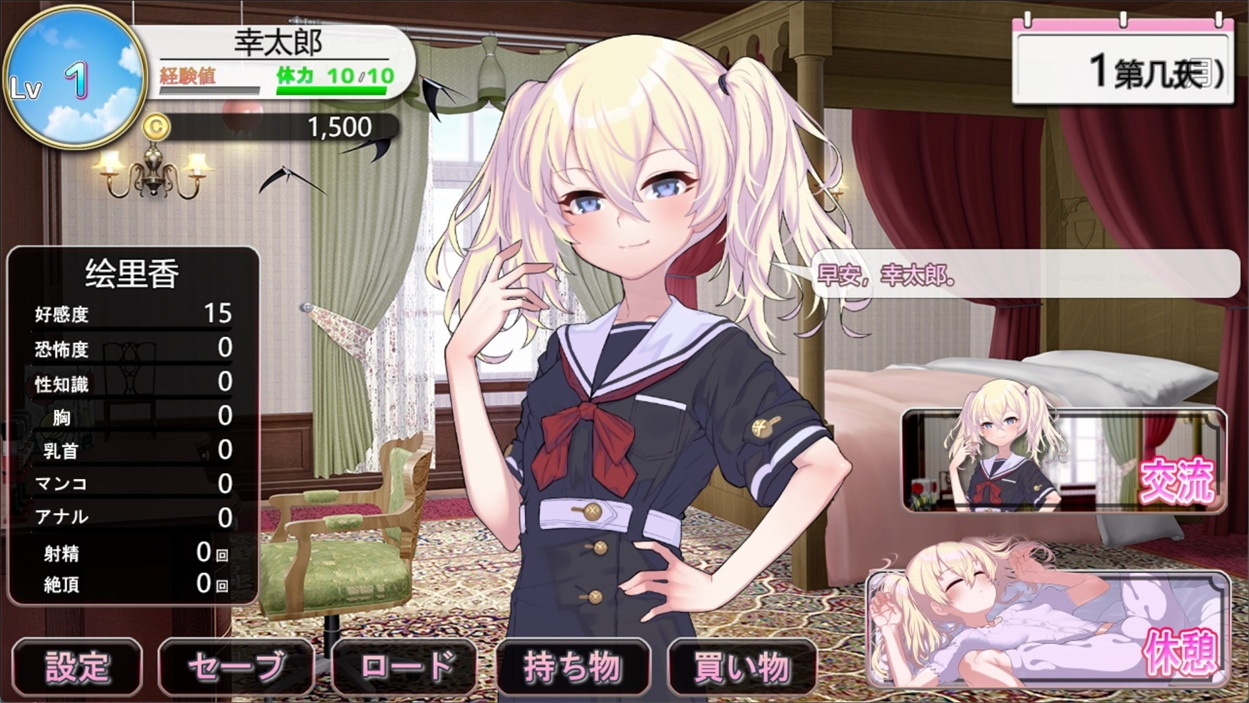Viewport: 1249px width, 703px height.
Task: Open the 設定 settings menu
Action: pyautogui.click(x=77, y=667)
